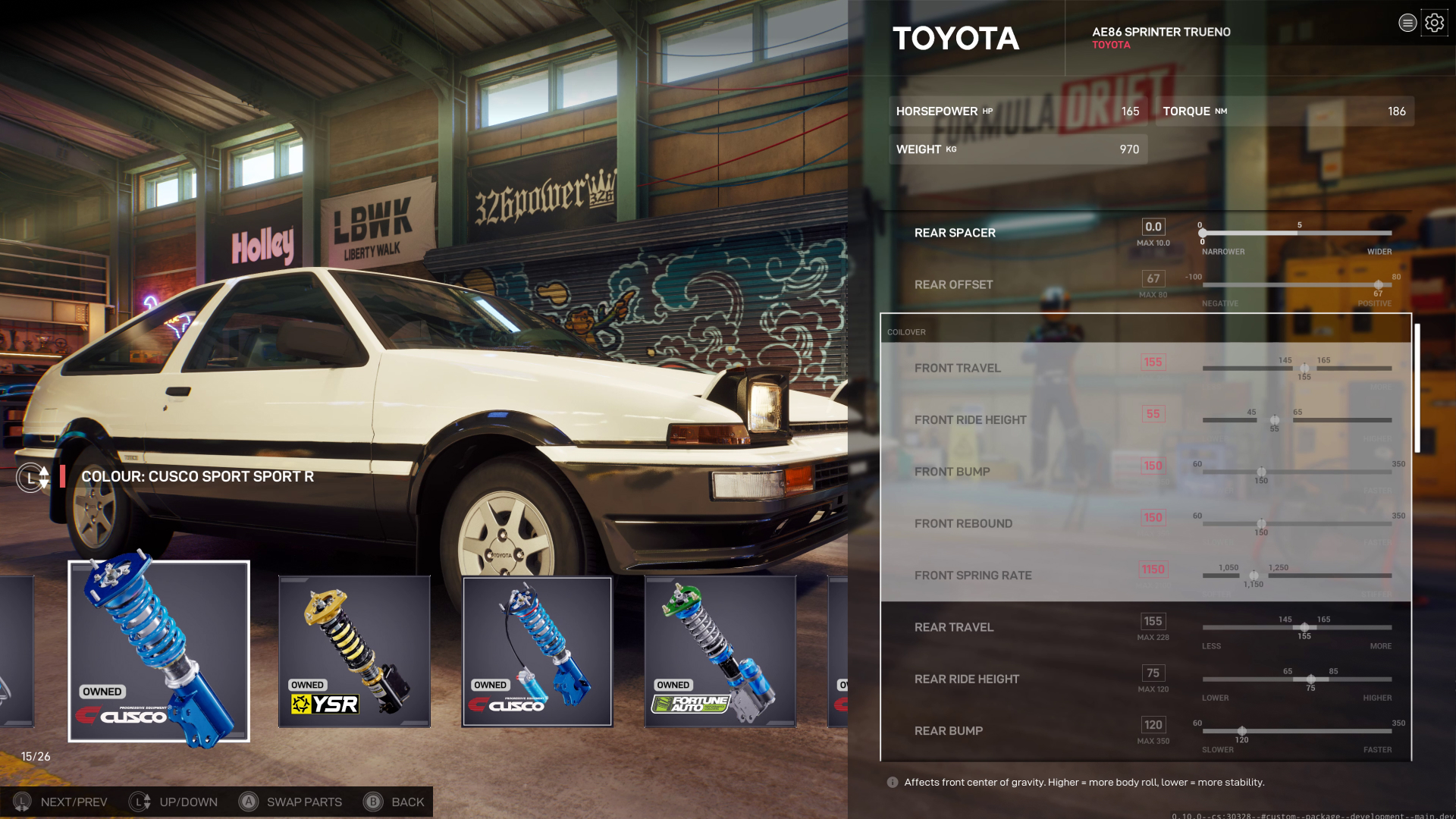Change the Rear Ride Height slider
The width and height of the screenshot is (1456, 819).
[1310, 679]
